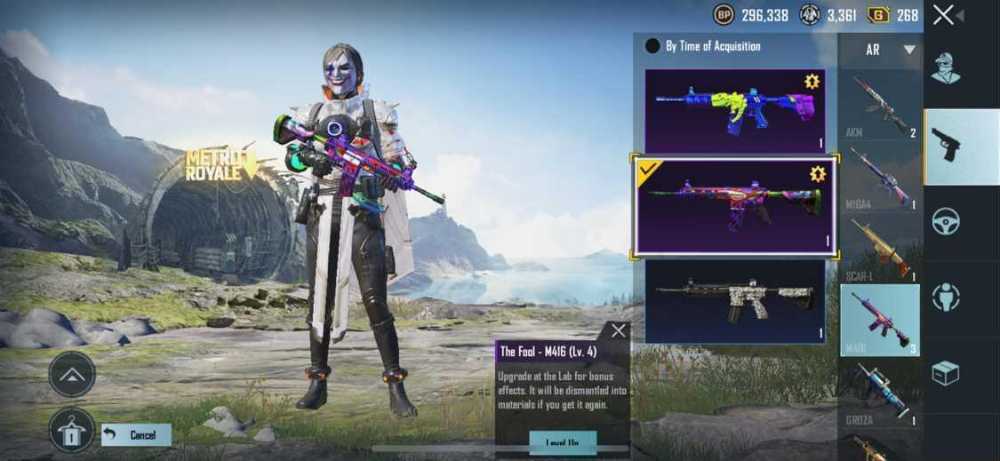This screenshot has height=461, width=1000.
Task: Pick the AKM weapon from the list
Action: tap(880, 105)
